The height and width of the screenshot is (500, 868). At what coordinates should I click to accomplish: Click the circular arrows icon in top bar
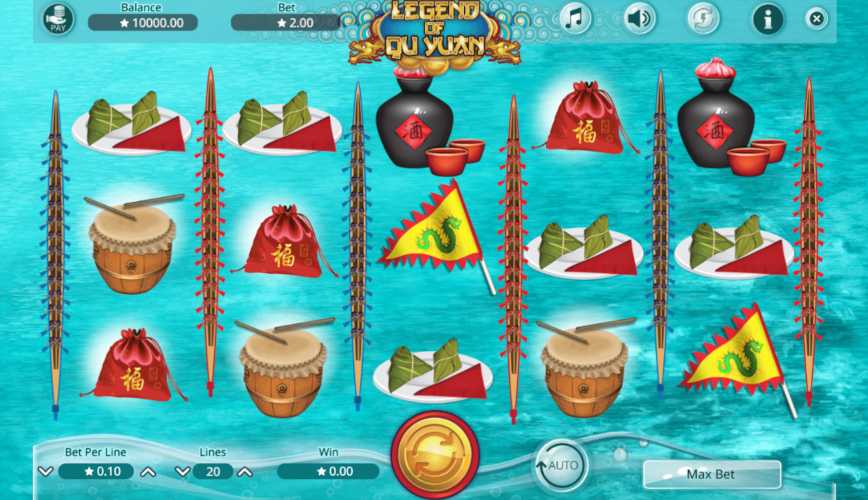tap(703, 18)
